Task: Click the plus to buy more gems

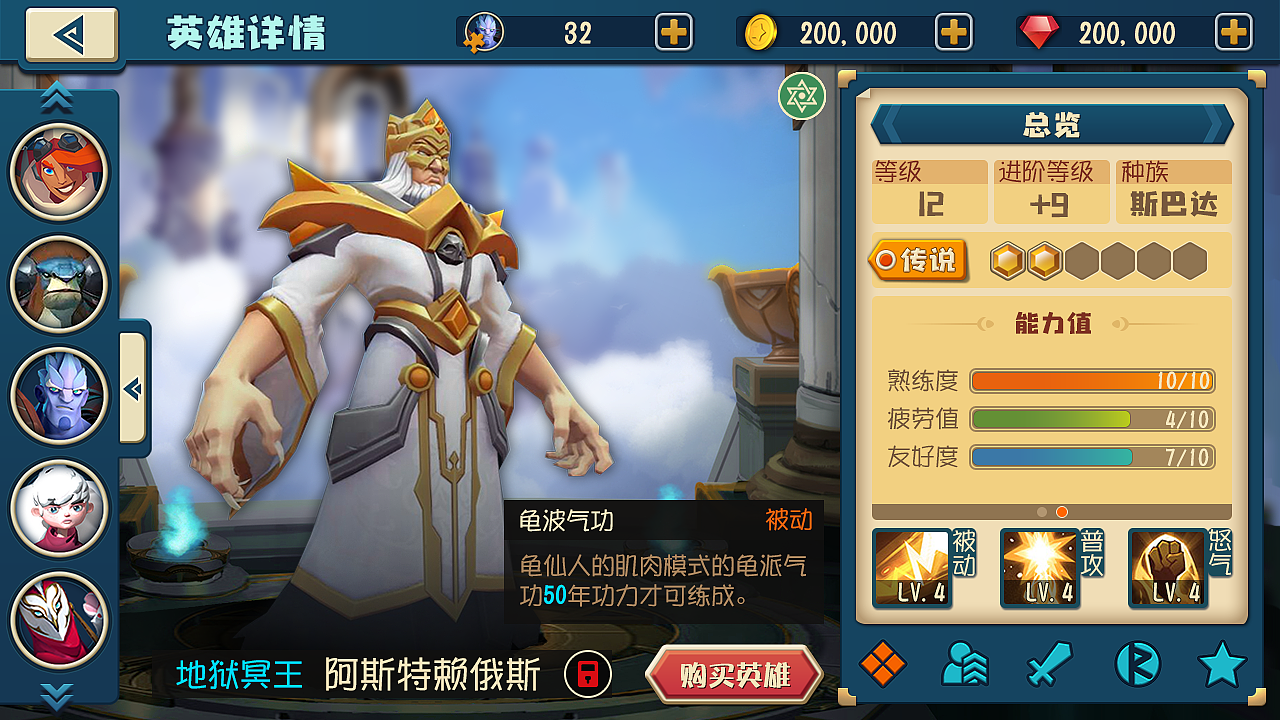Action: point(1233,32)
